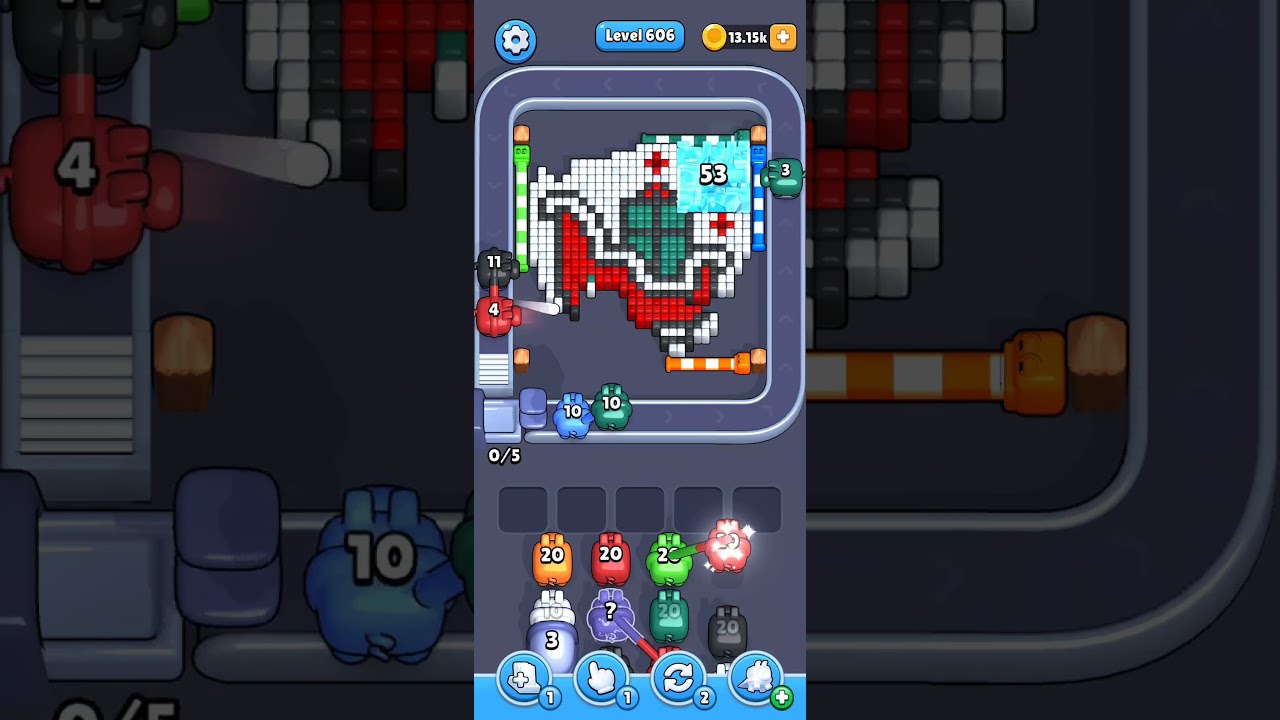Select the red bolt firing its beam
Viewport: 1280px width, 720px height.
click(x=494, y=310)
